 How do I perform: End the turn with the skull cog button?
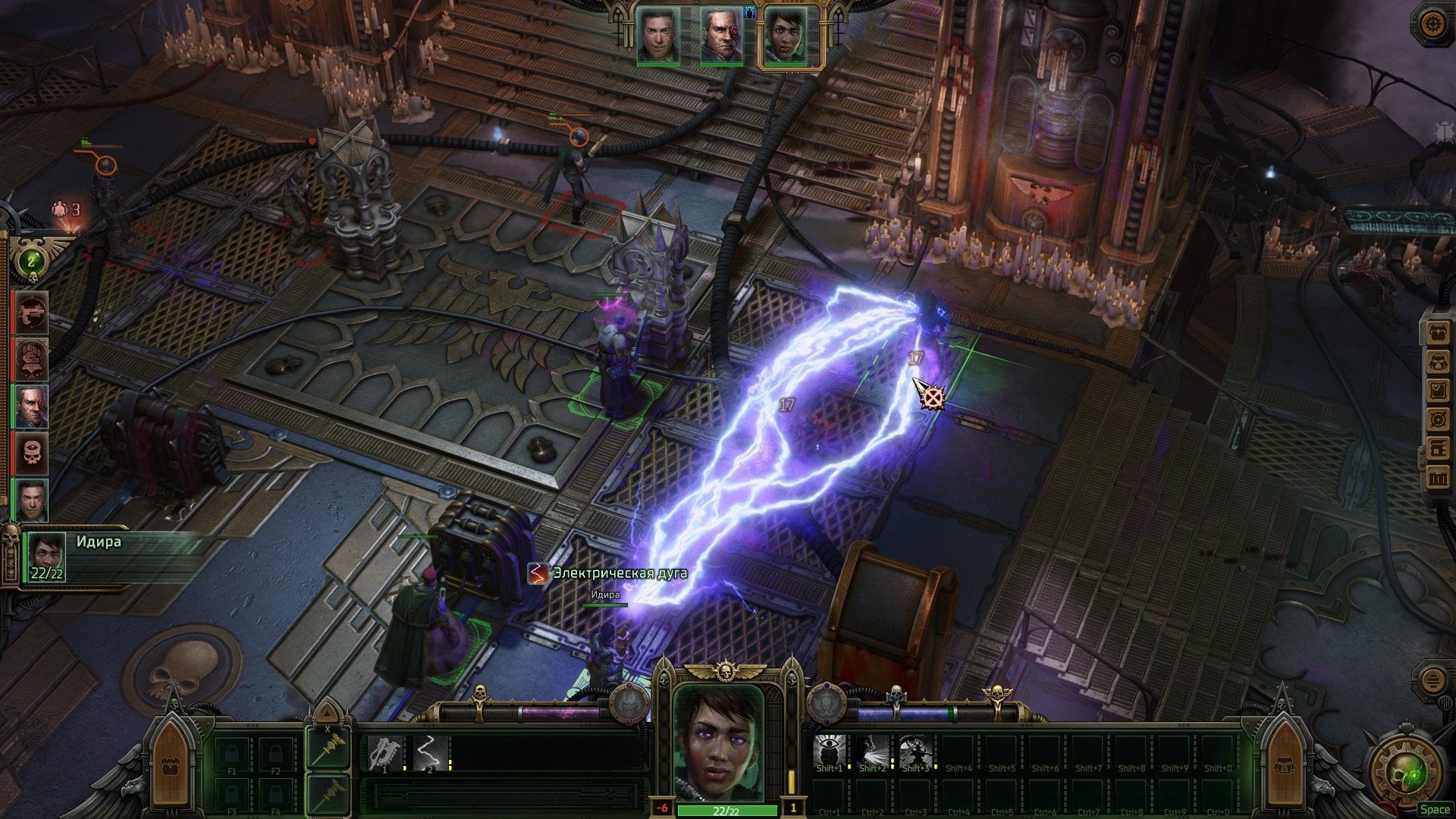1401,773
